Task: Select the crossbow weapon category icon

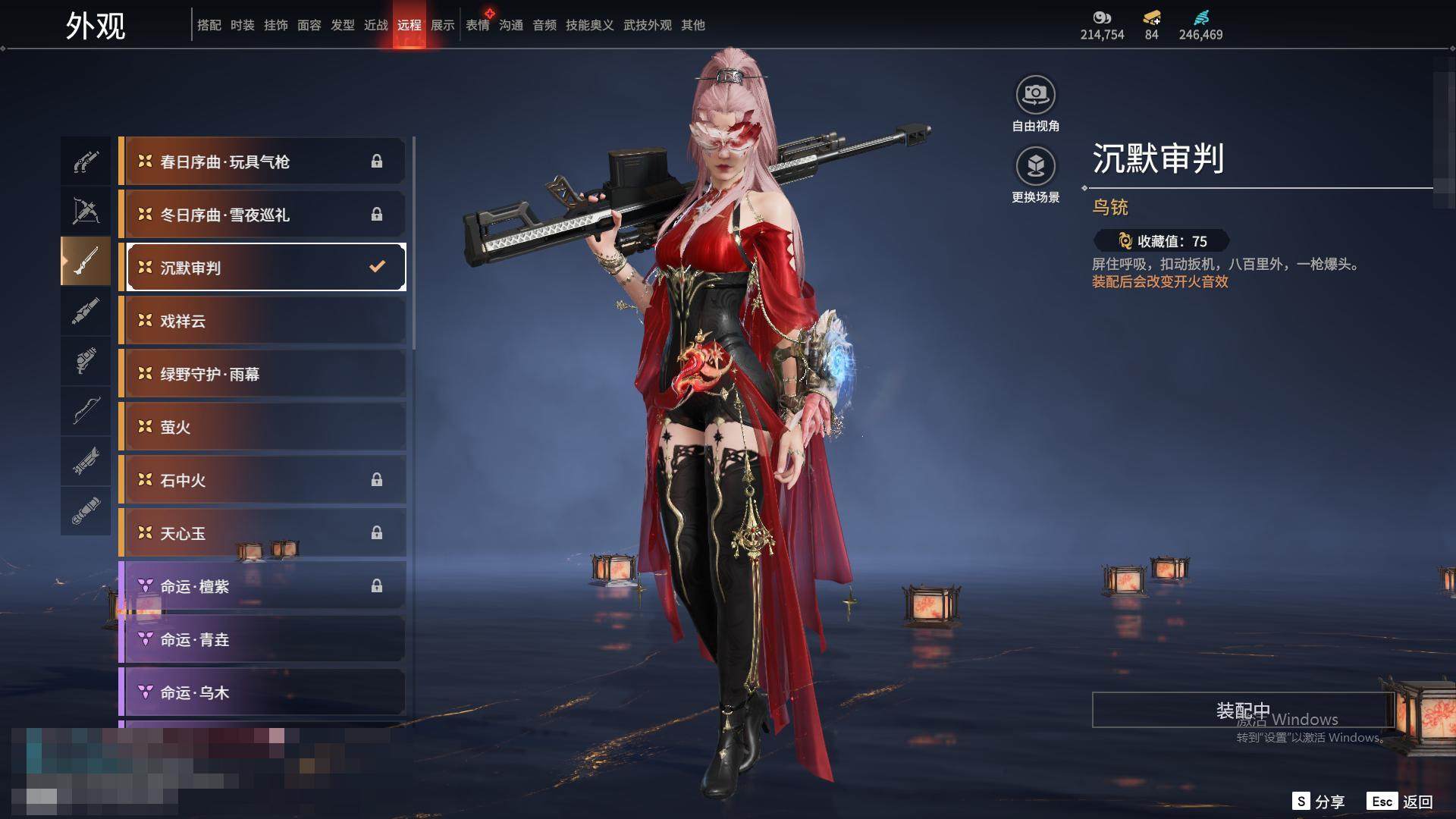Action: [86, 211]
